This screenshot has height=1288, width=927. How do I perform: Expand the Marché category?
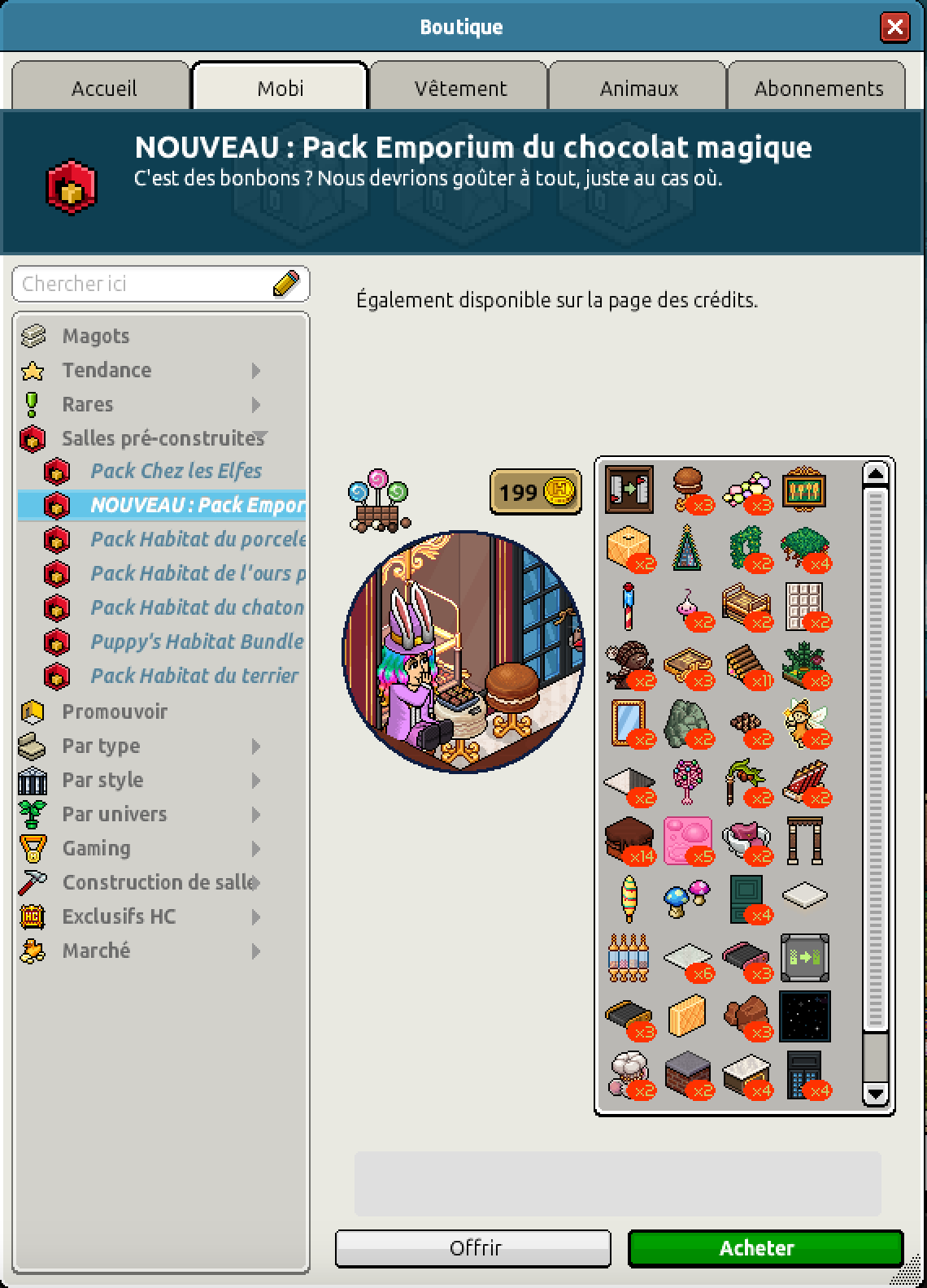[96, 951]
